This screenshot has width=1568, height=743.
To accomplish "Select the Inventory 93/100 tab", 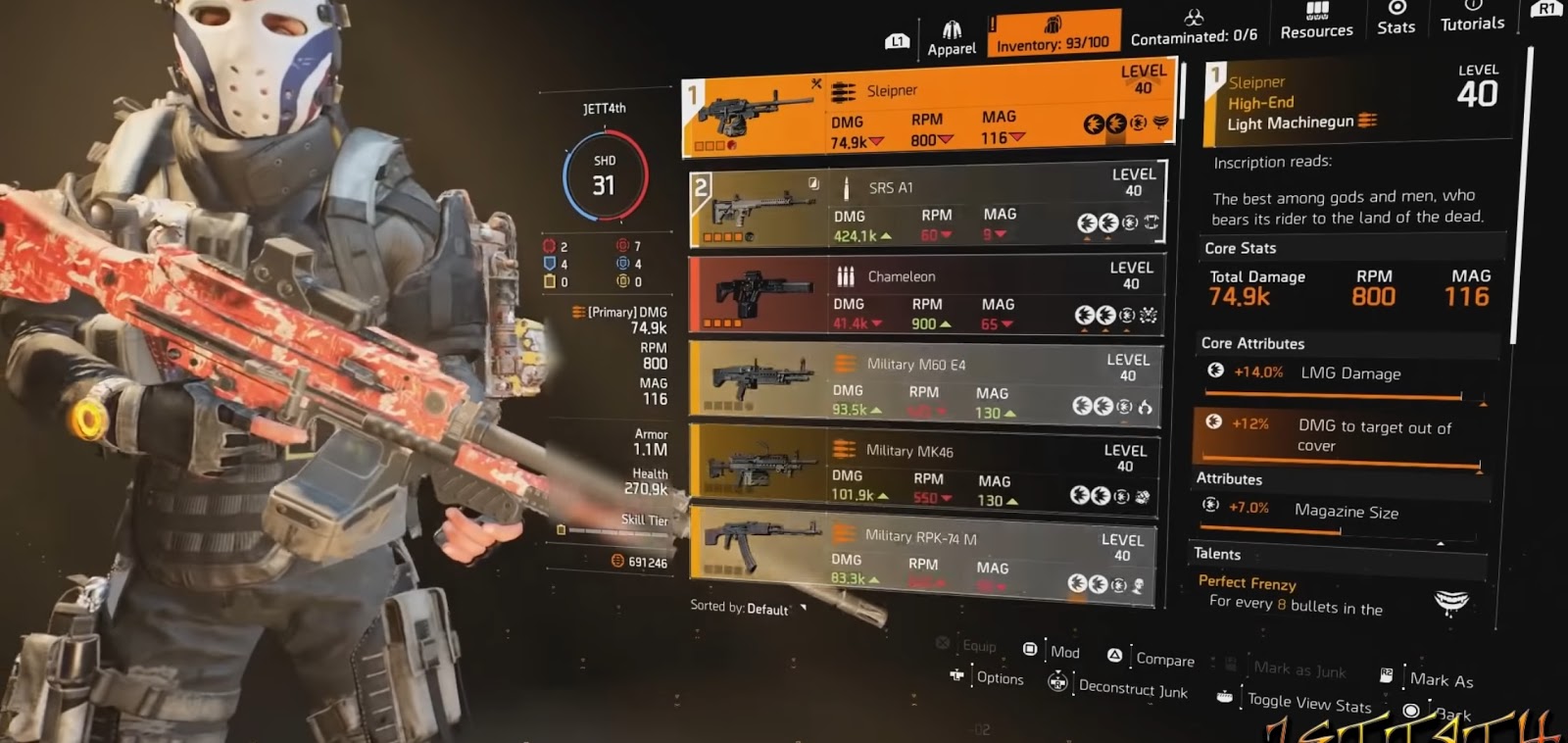I will pos(1053,30).
